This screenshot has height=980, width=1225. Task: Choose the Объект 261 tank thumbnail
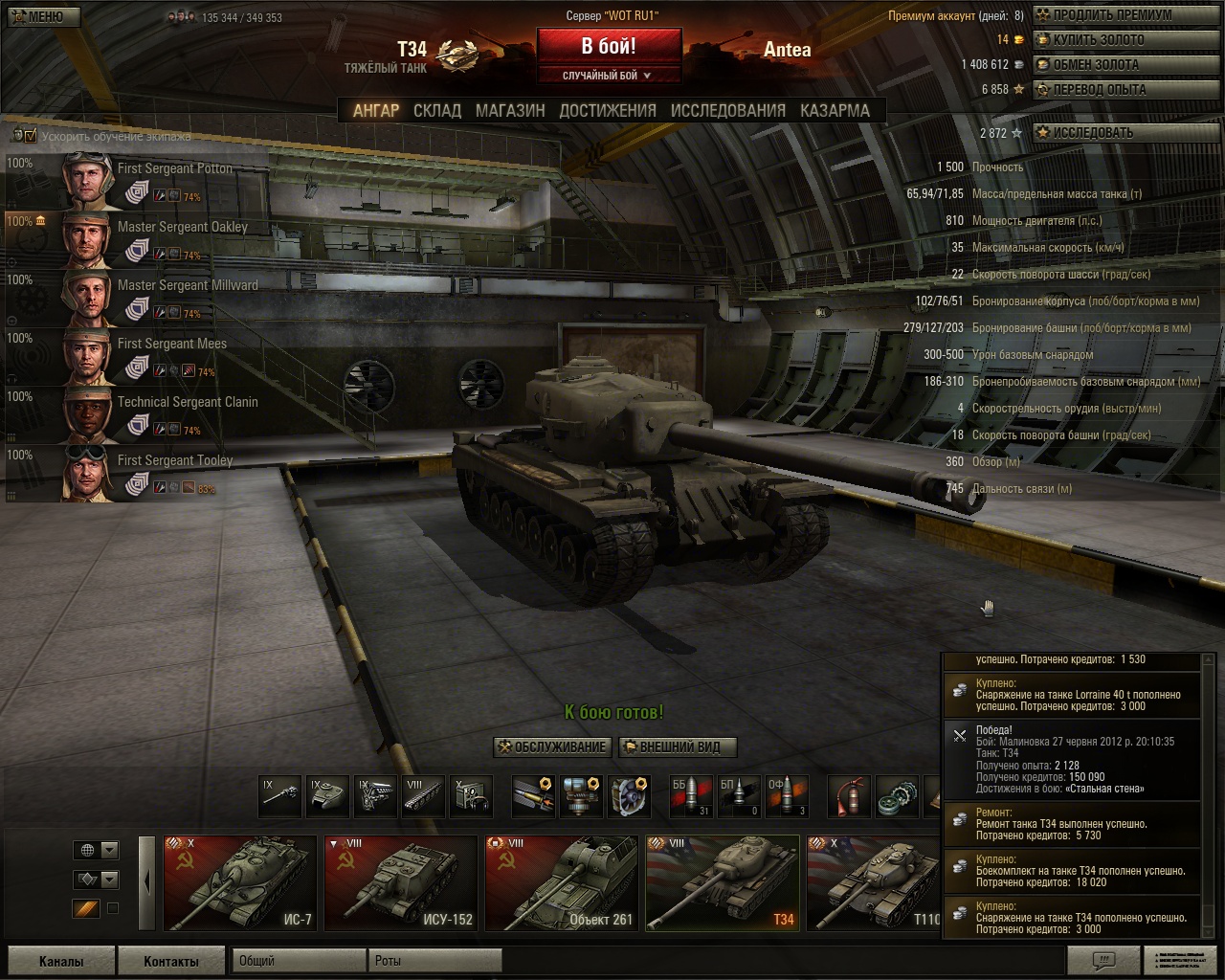click(561, 883)
